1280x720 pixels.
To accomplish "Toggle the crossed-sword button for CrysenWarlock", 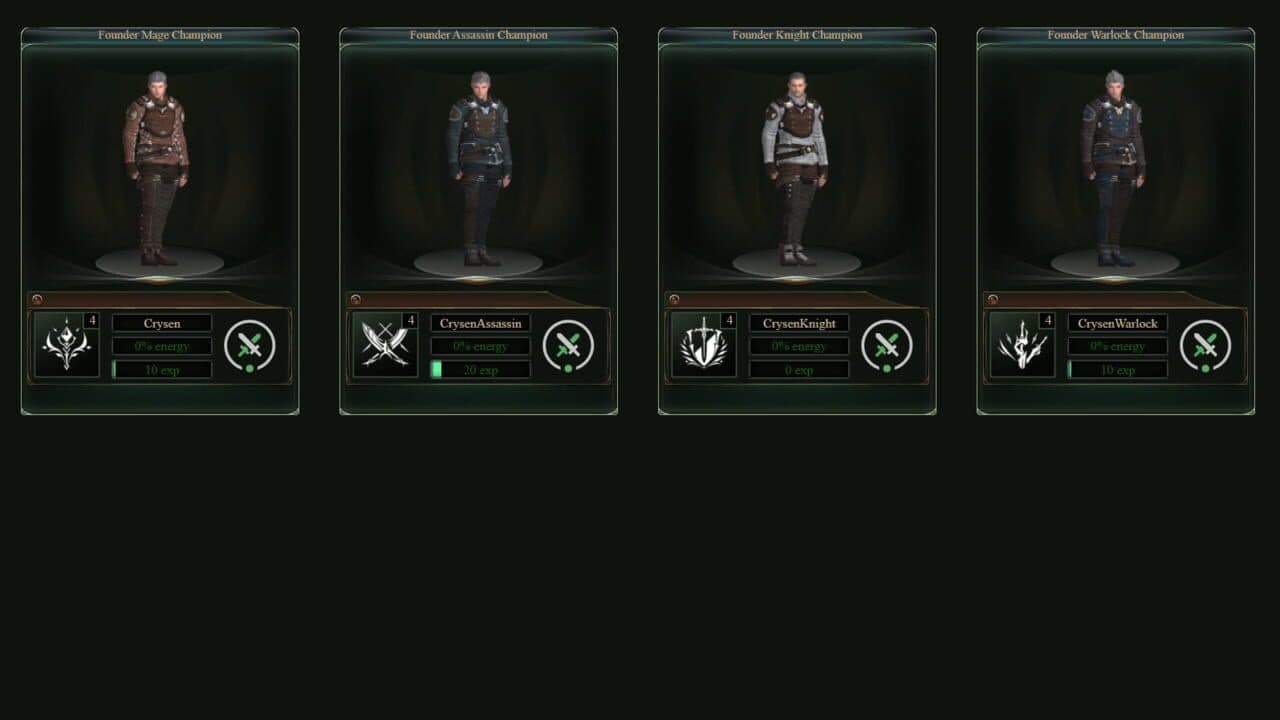I will coord(1205,346).
